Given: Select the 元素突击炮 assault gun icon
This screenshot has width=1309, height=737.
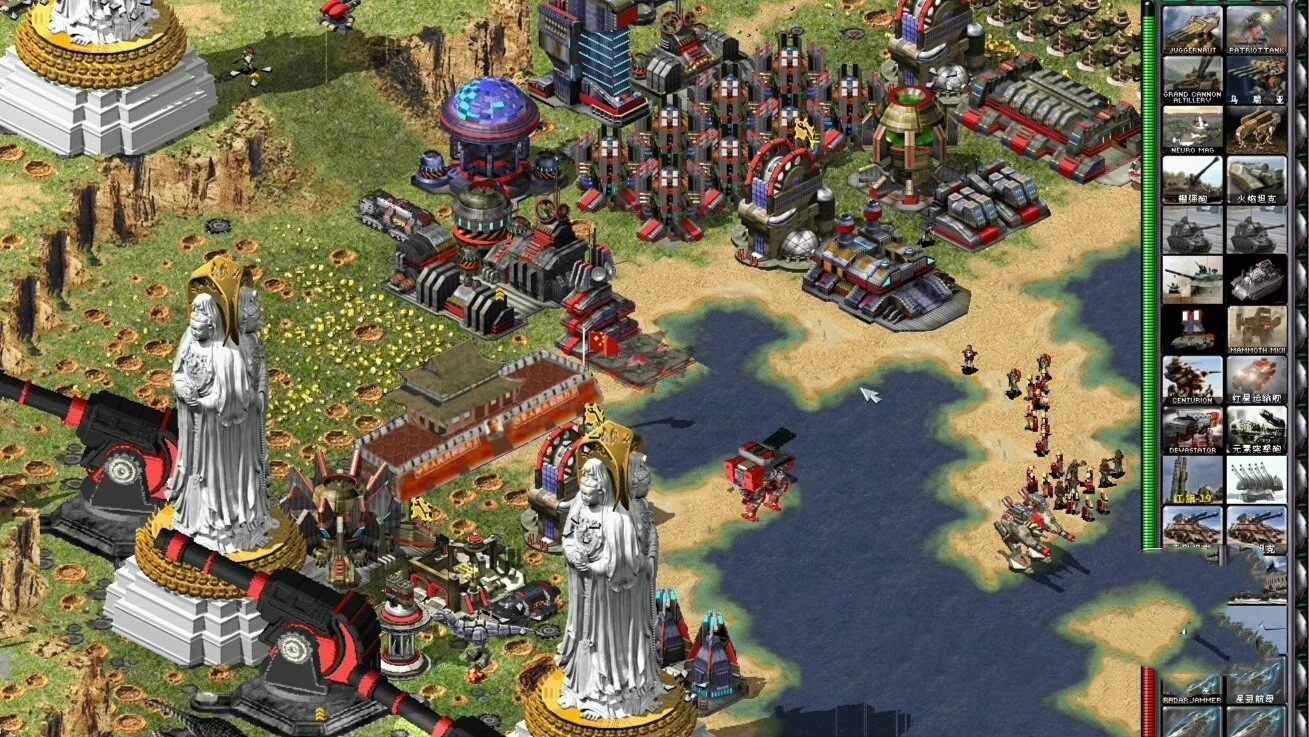Looking at the screenshot, I should point(1256,429).
